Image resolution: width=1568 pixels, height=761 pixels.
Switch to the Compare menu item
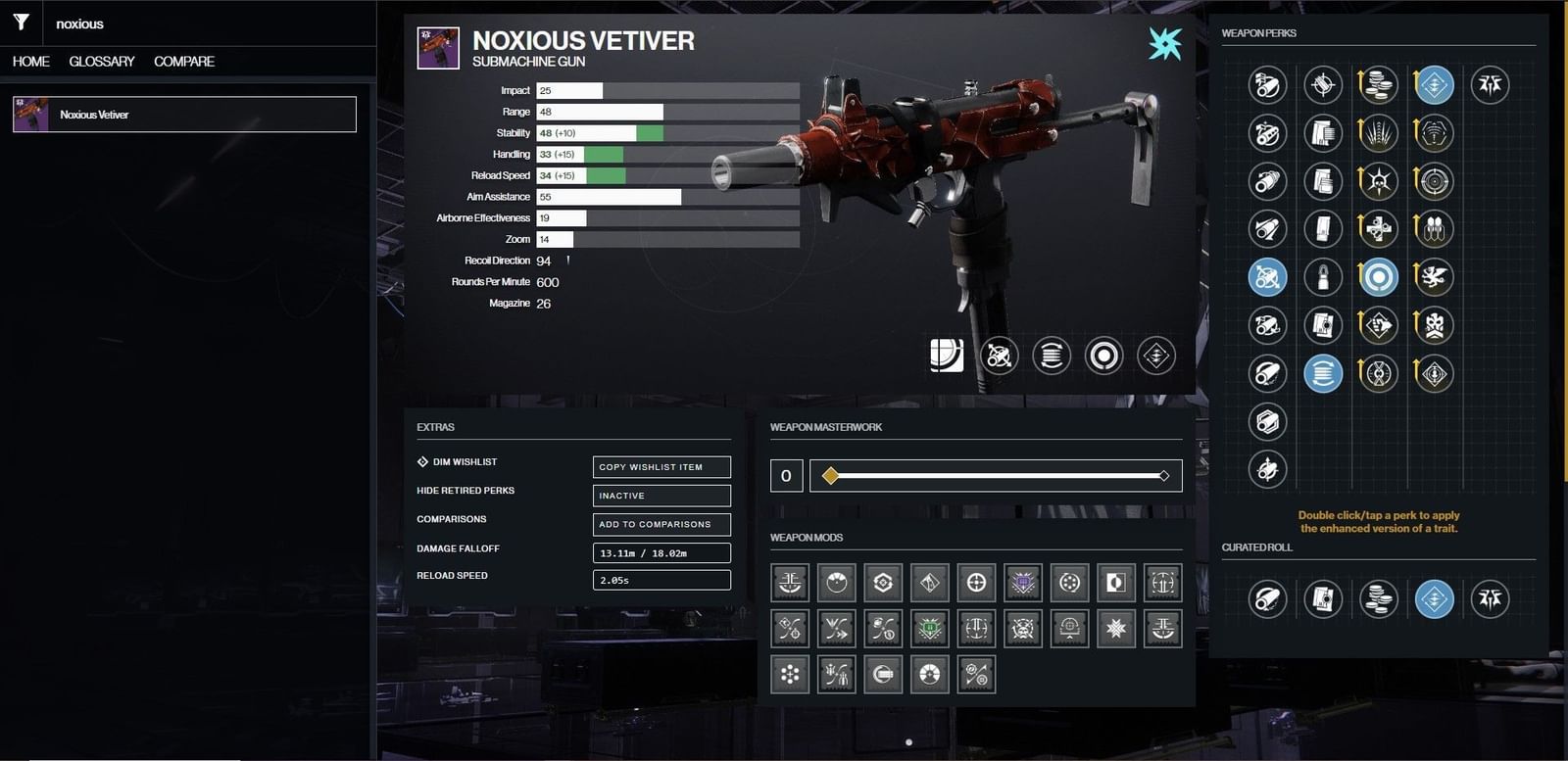[182, 61]
